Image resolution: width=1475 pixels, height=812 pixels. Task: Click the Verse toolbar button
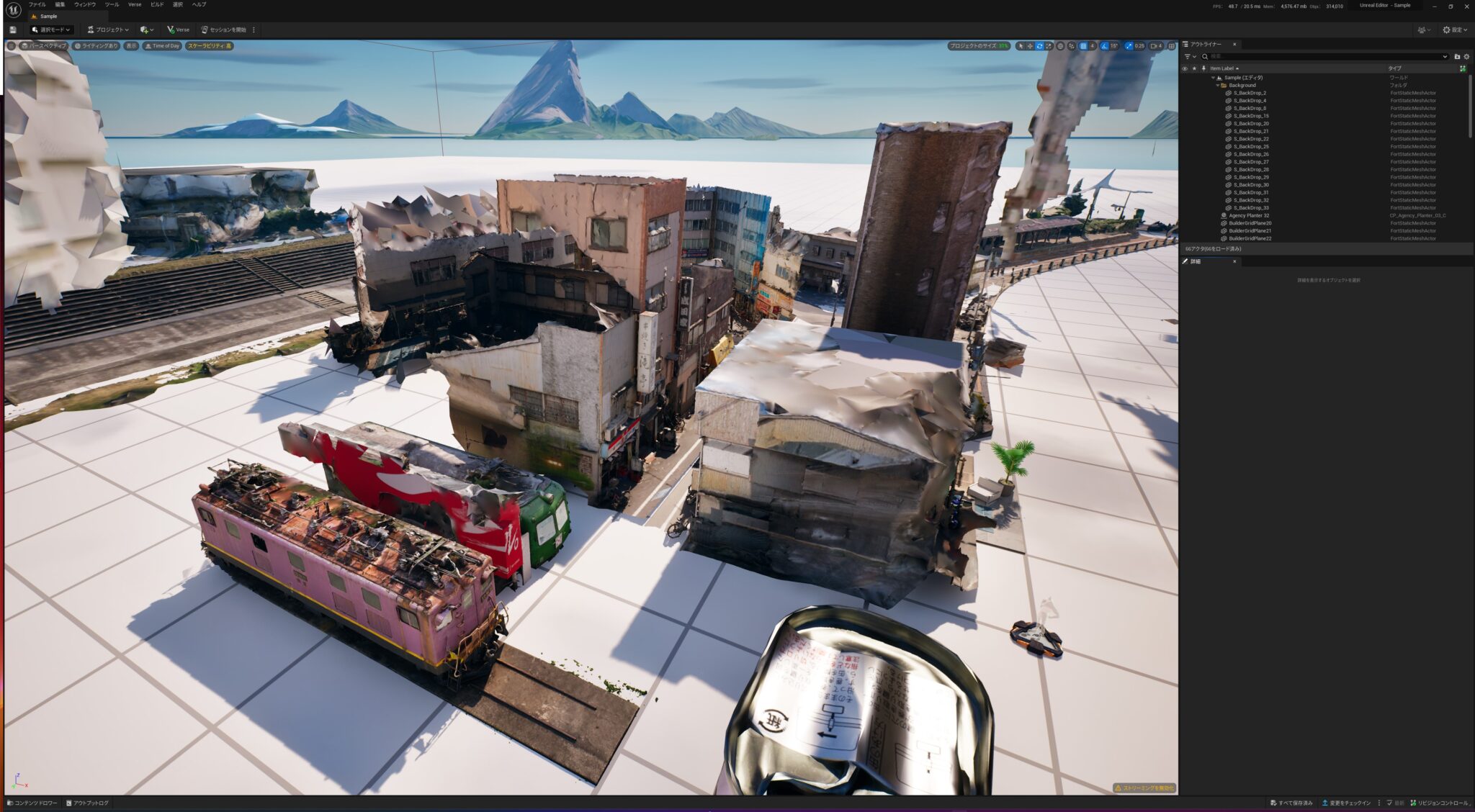coord(178,30)
